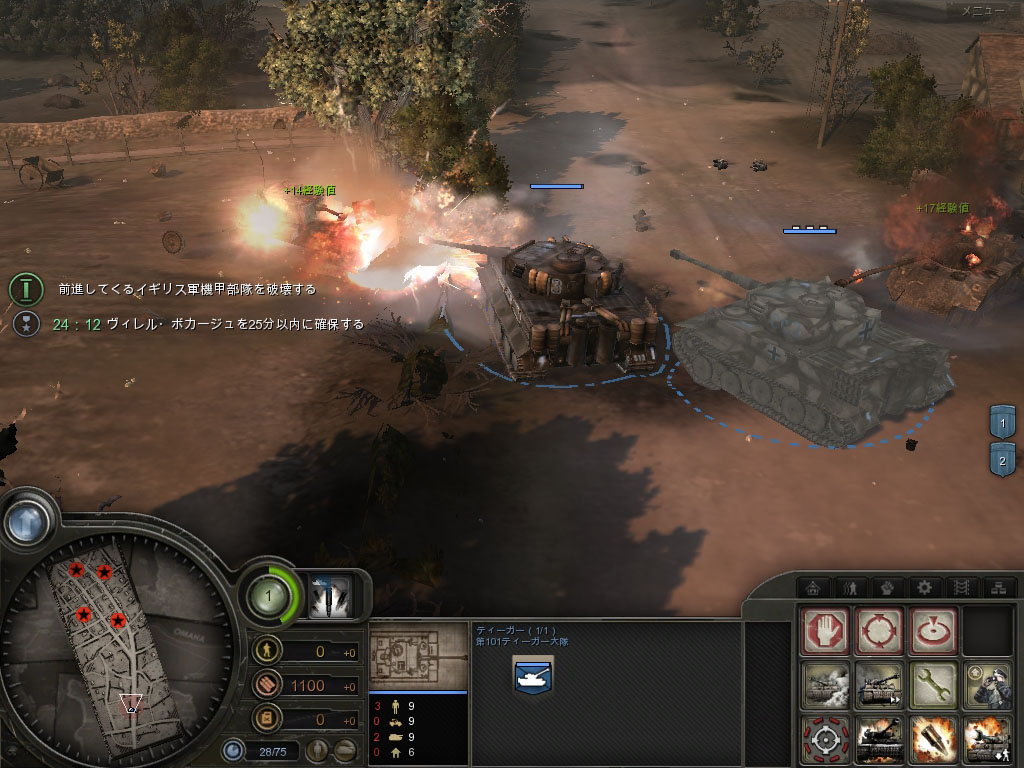Use the tank smoke screen ability
This screenshot has width=1024, height=768.
point(826,686)
